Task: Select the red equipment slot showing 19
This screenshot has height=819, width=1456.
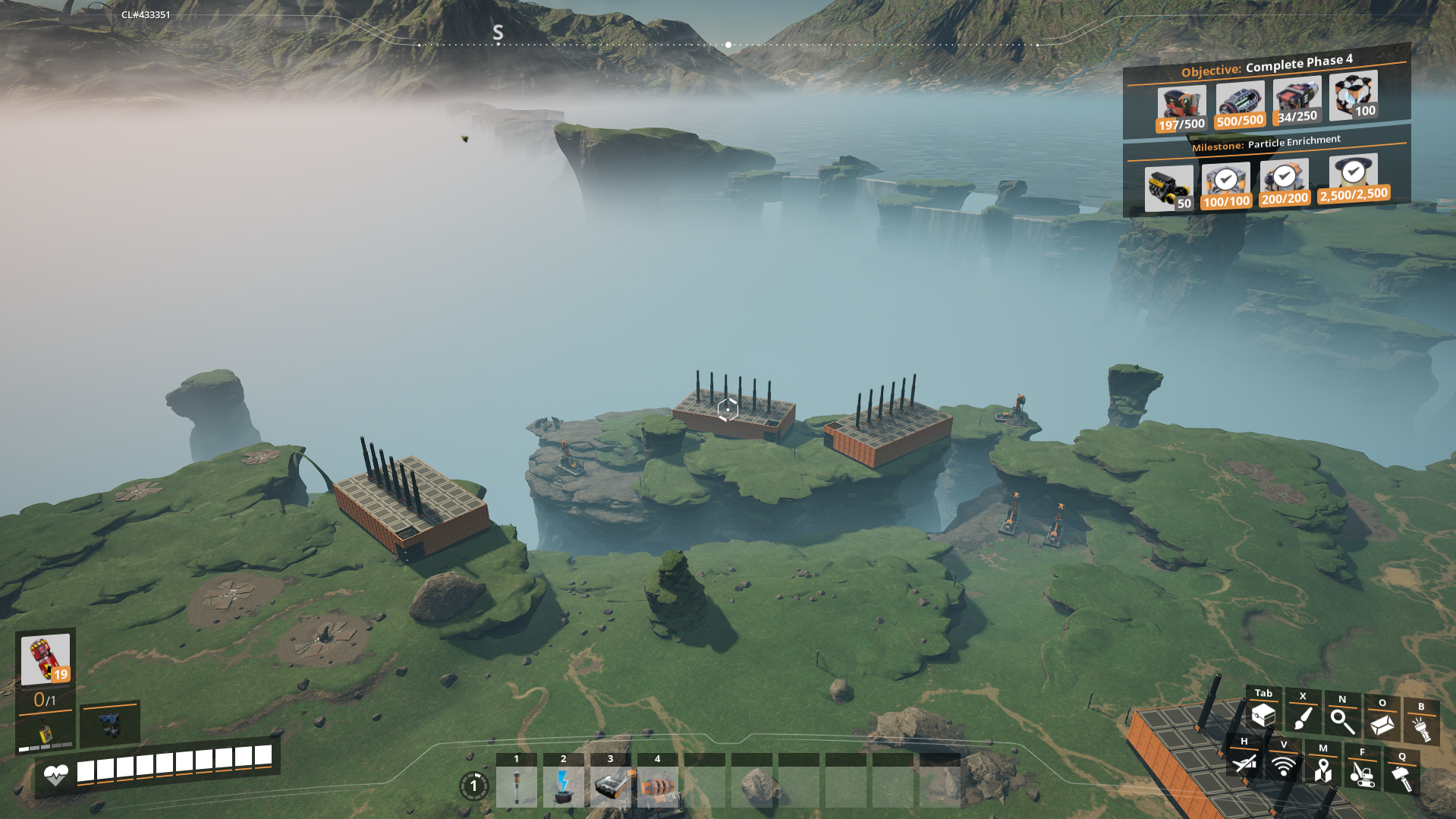Action: point(46,658)
